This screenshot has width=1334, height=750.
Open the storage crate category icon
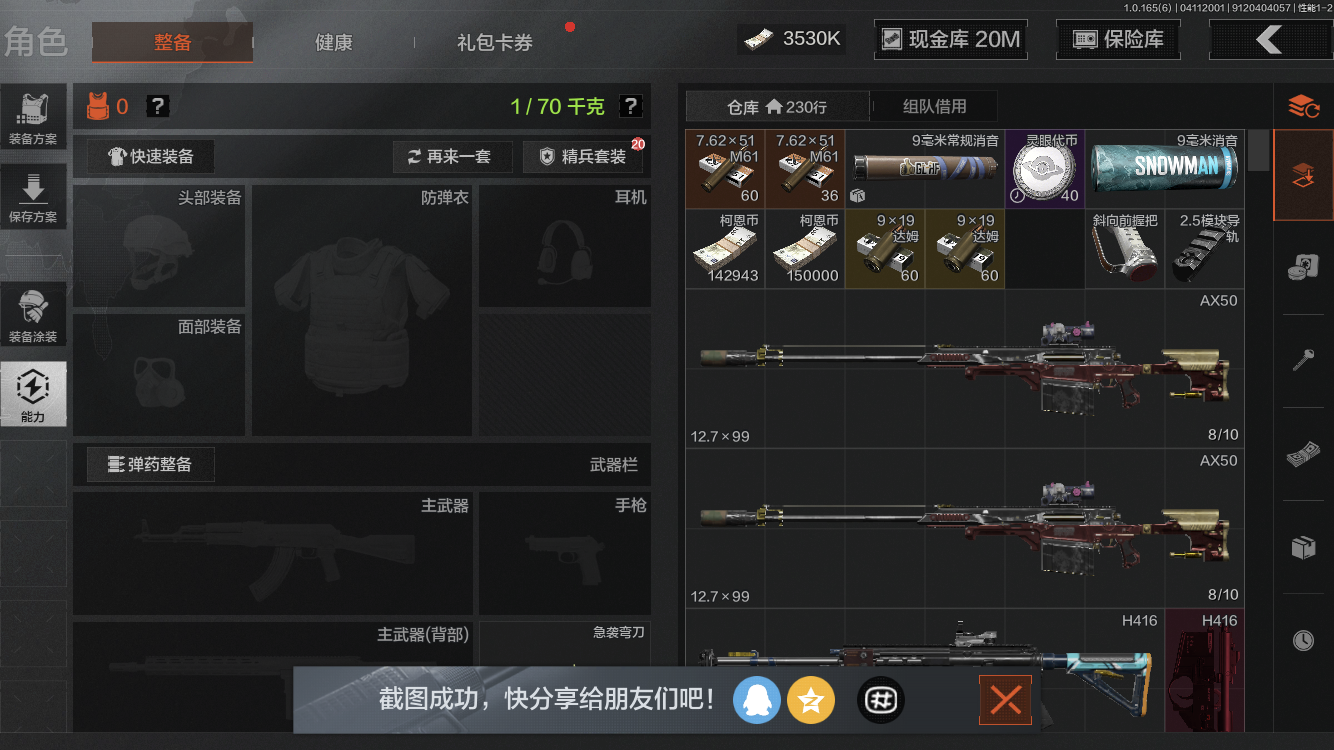tap(1305, 546)
